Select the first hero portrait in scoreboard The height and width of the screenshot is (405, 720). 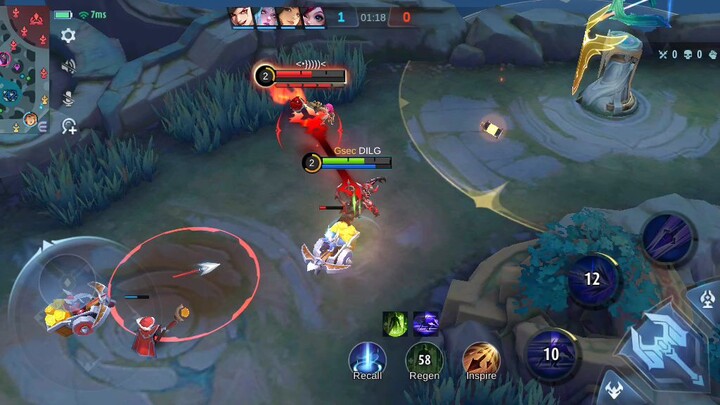pyautogui.click(x=239, y=16)
